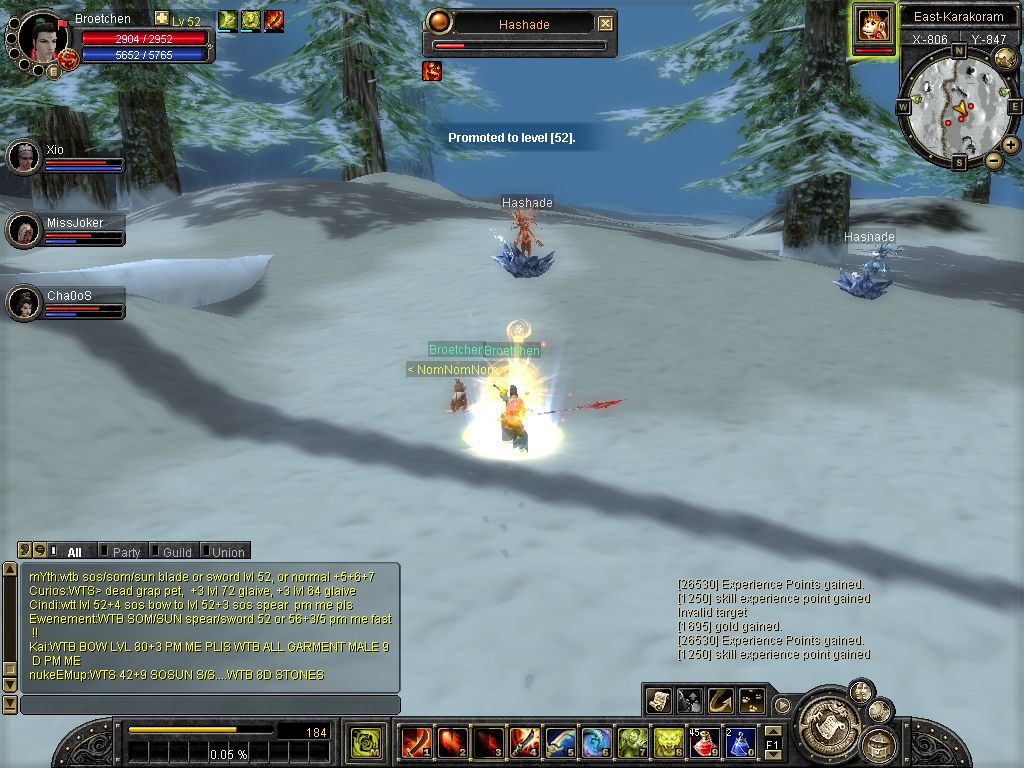Viewport: 1024px width, 768px height.
Task: Select party member Xio's portrait
Action: [23, 157]
